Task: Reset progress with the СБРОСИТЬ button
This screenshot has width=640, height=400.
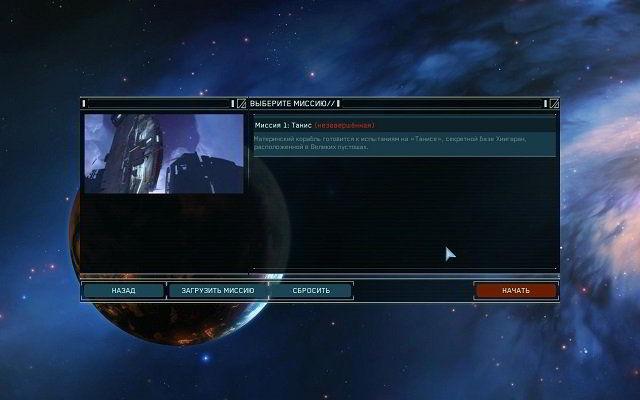Action: click(x=311, y=291)
